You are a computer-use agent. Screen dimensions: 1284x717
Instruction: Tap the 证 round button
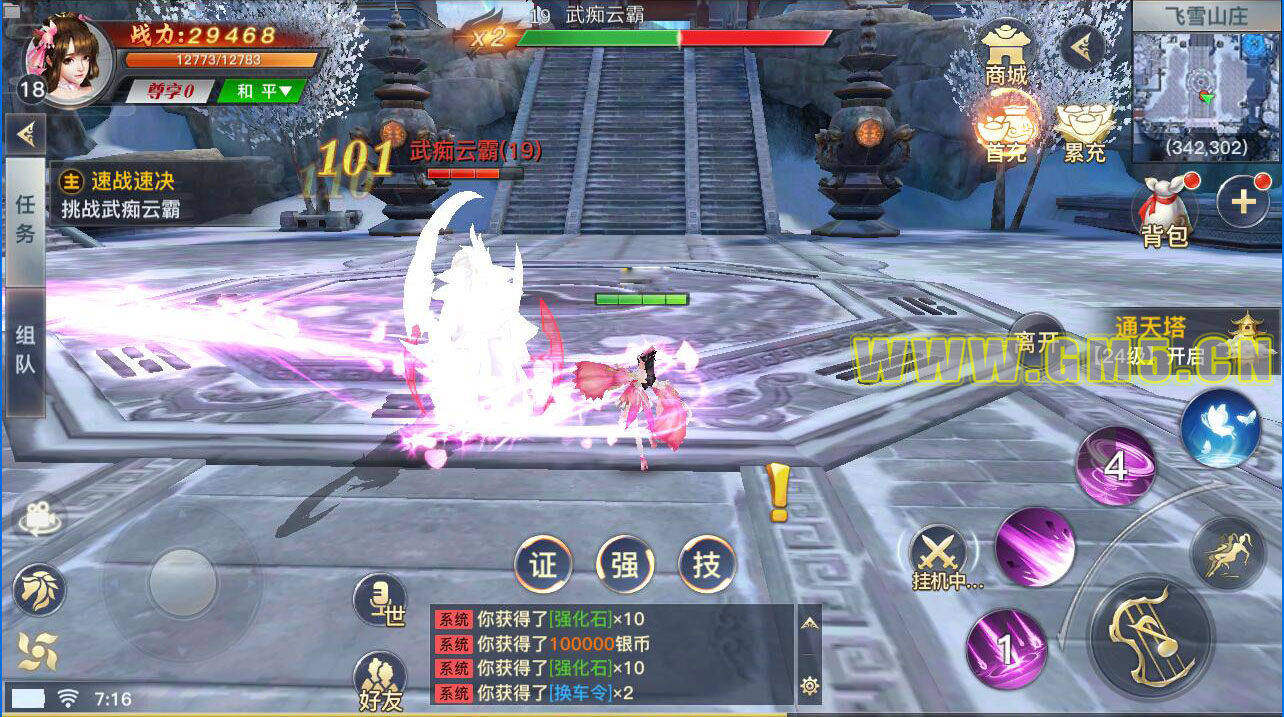(543, 565)
